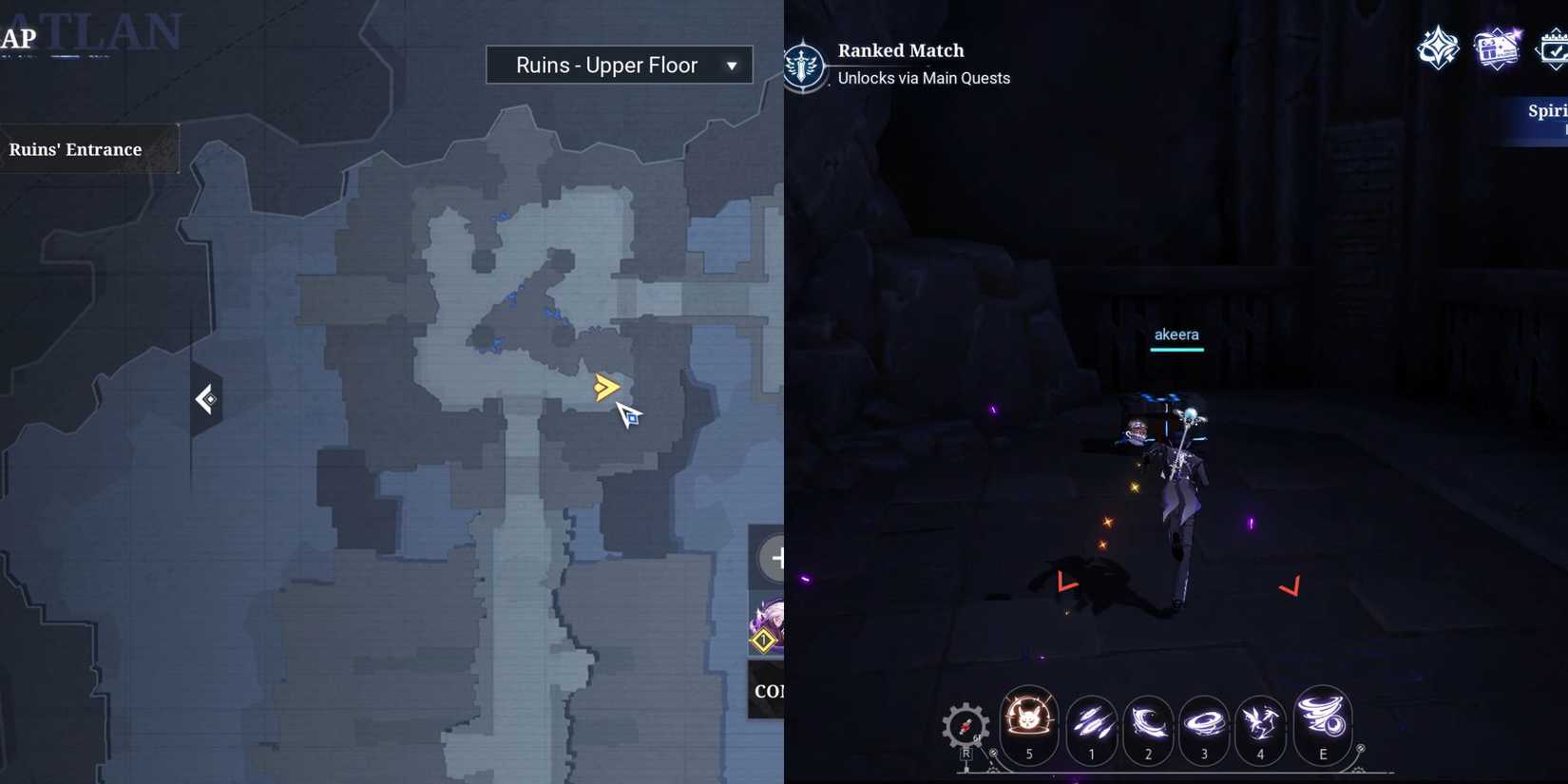Use the crescent wave skill in slot 2
The image size is (1568, 784).
point(1147,727)
